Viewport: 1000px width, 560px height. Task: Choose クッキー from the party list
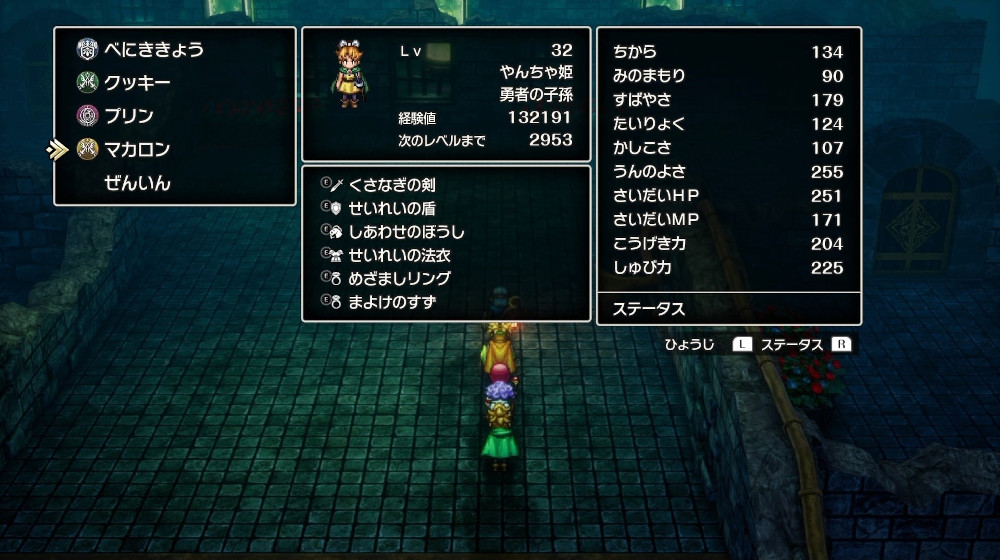137,83
